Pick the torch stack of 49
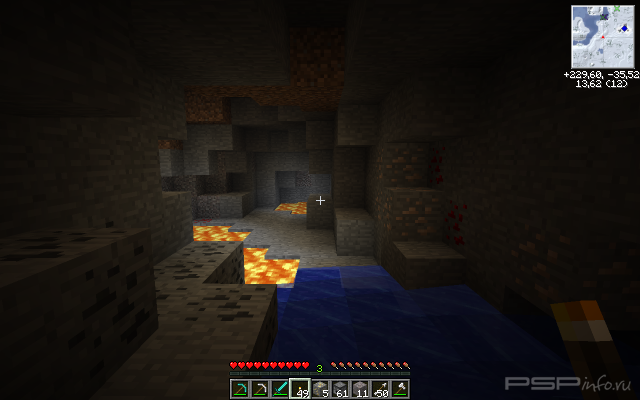Screen dimensions: 640x400 pos(300,388)
